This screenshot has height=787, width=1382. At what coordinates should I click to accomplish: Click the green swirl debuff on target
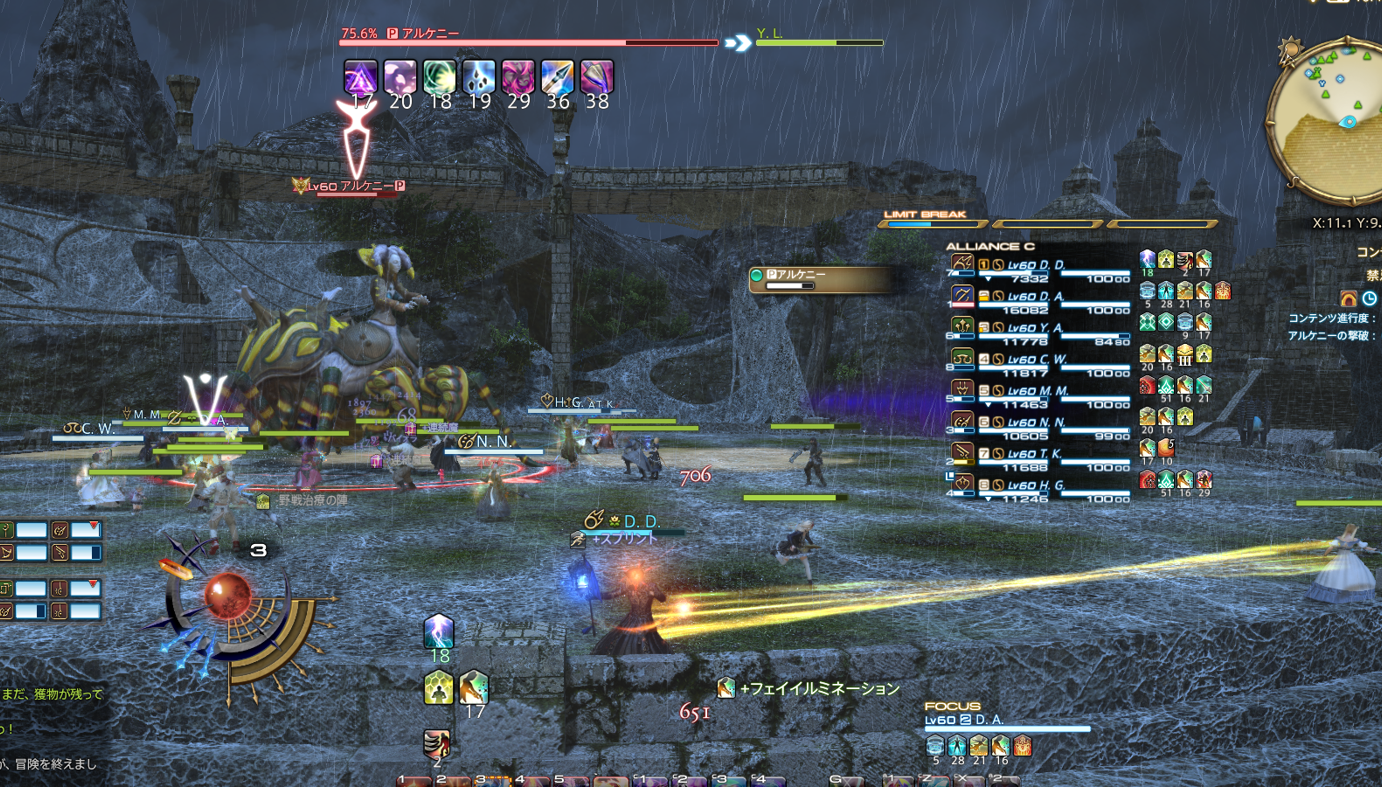pos(439,77)
